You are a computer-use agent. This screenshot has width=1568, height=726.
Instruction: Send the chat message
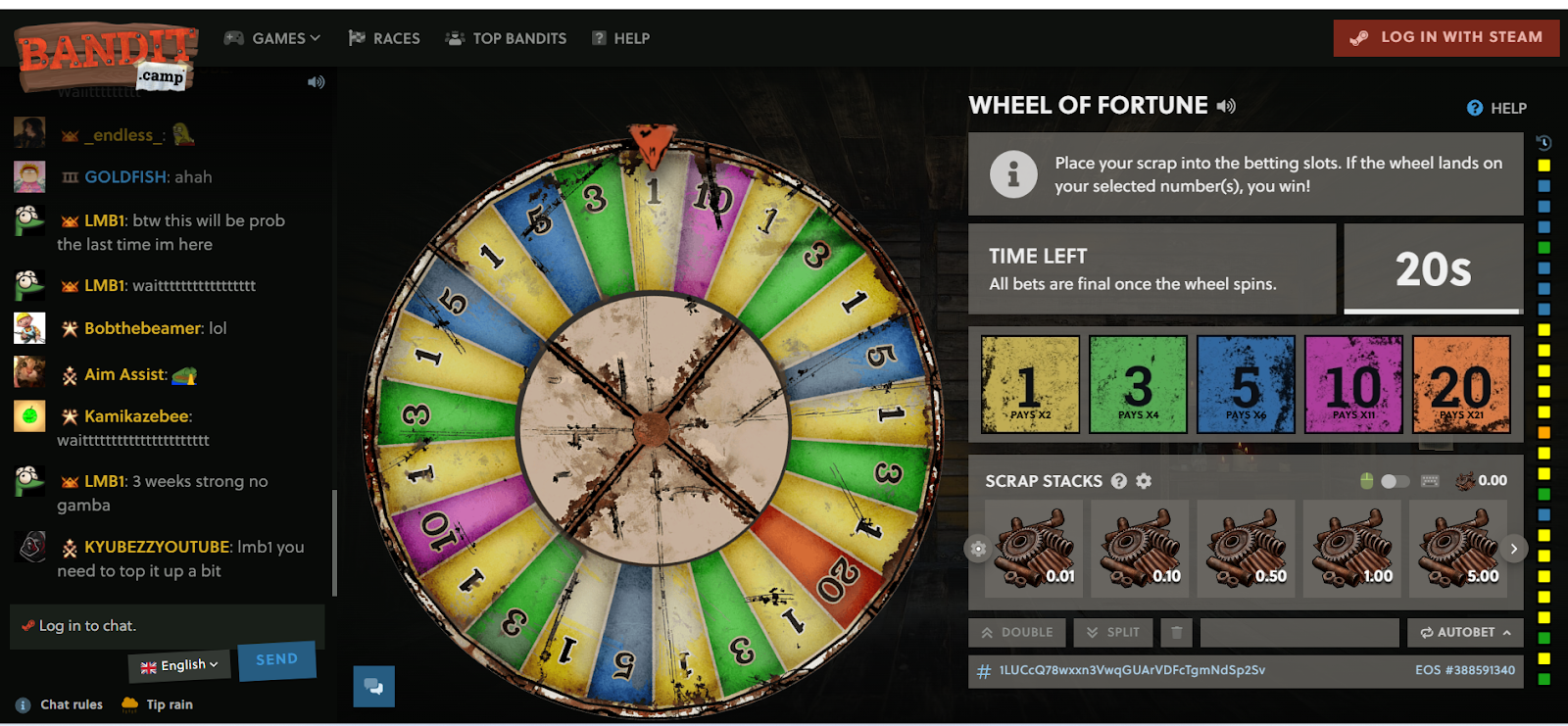point(276,660)
